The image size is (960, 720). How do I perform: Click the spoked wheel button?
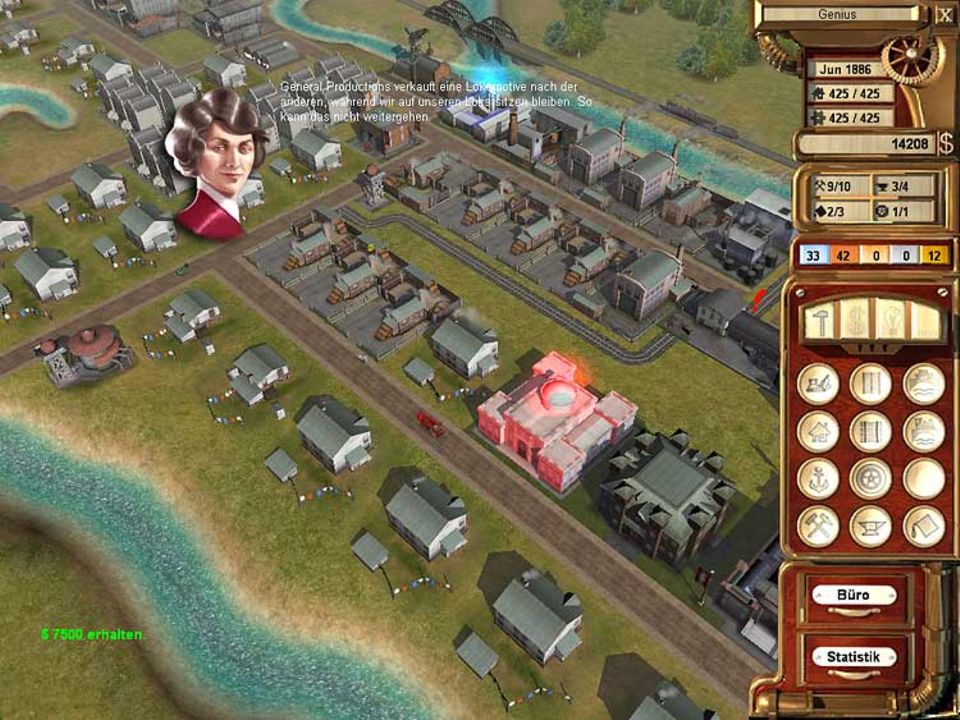pyautogui.click(x=871, y=478)
